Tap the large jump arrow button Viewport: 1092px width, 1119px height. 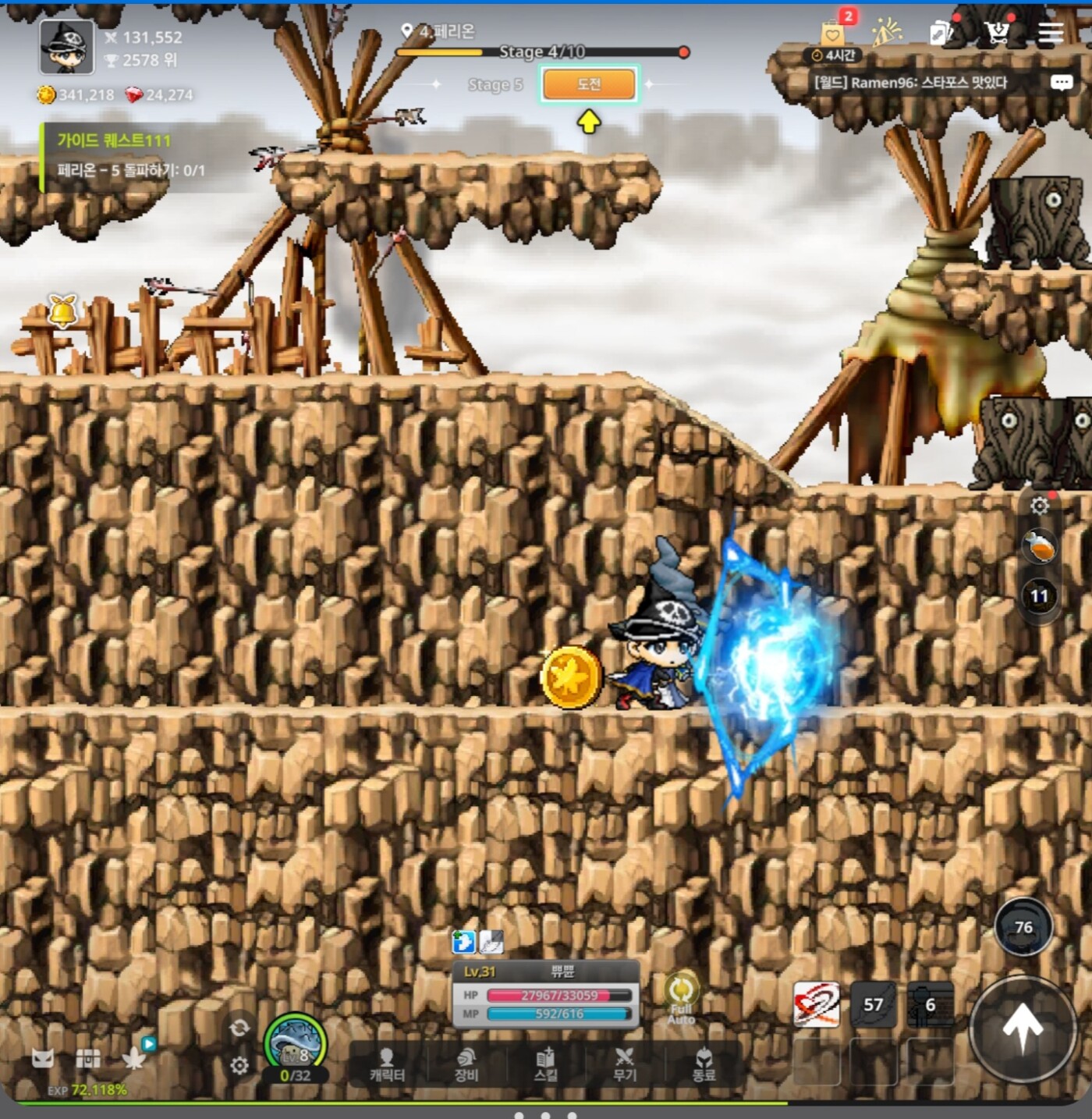click(1022, 1028)
